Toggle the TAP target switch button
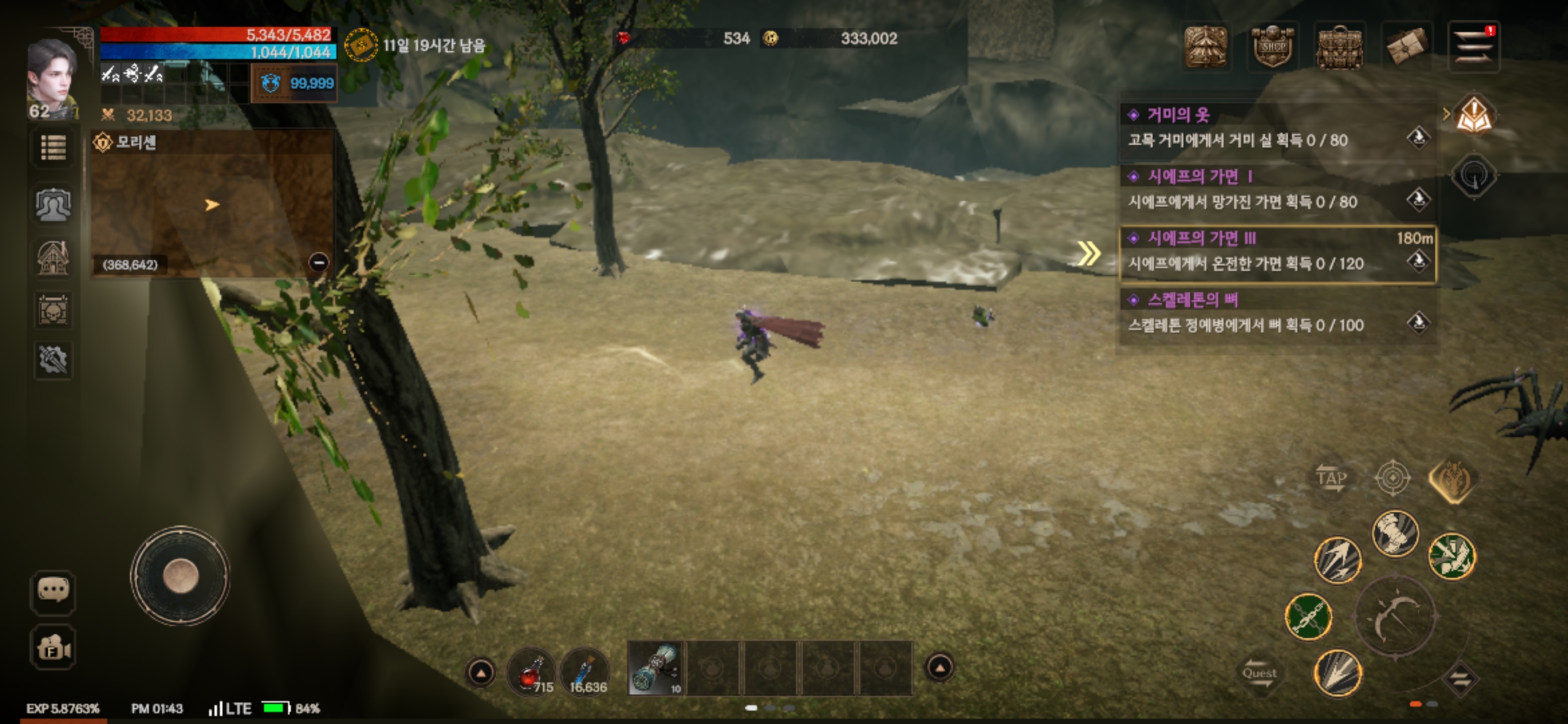This screenshot has width=1568, height=724. pyautogui.click(x=1331, y=479)
